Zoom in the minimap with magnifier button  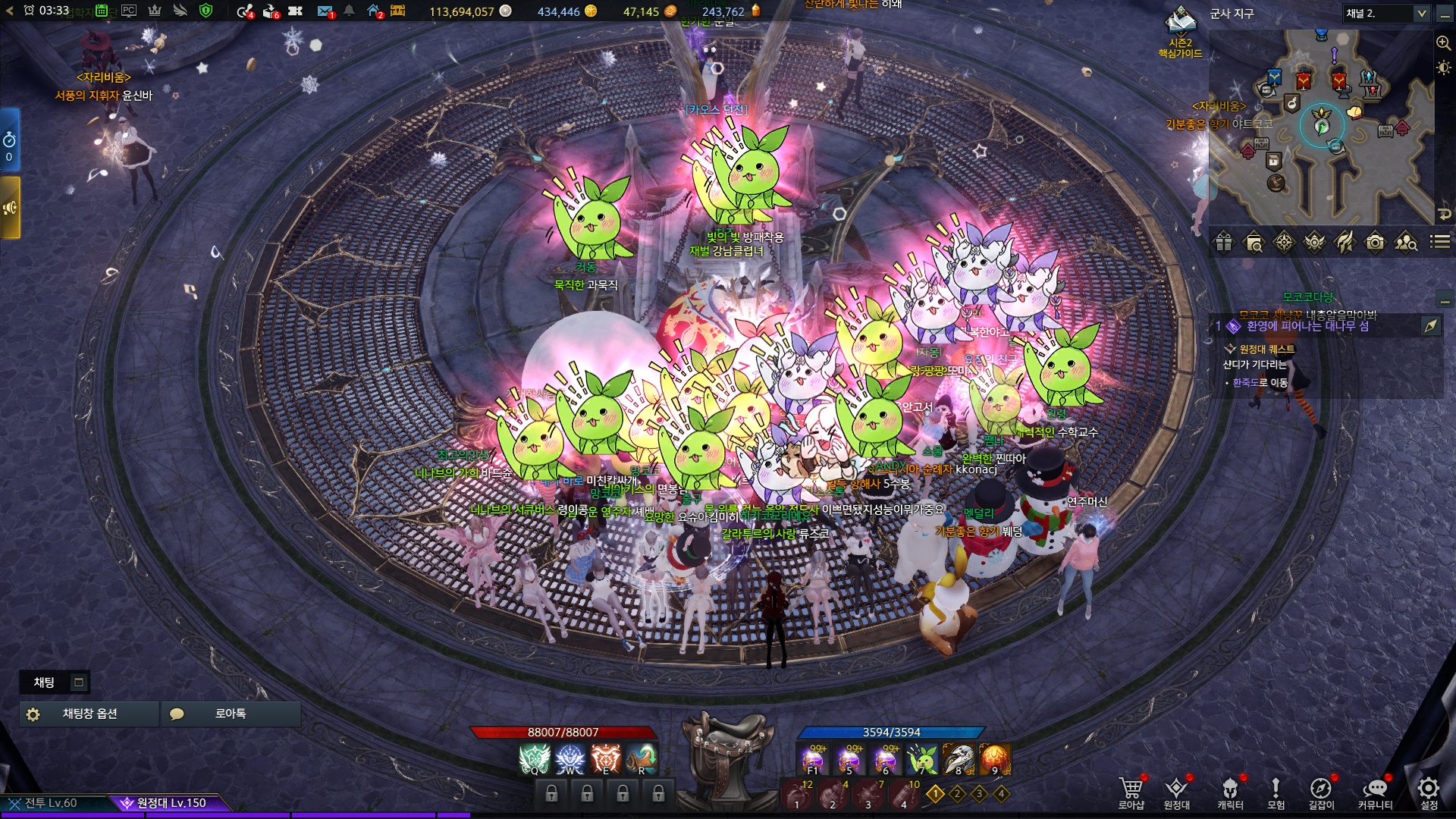1443,43
